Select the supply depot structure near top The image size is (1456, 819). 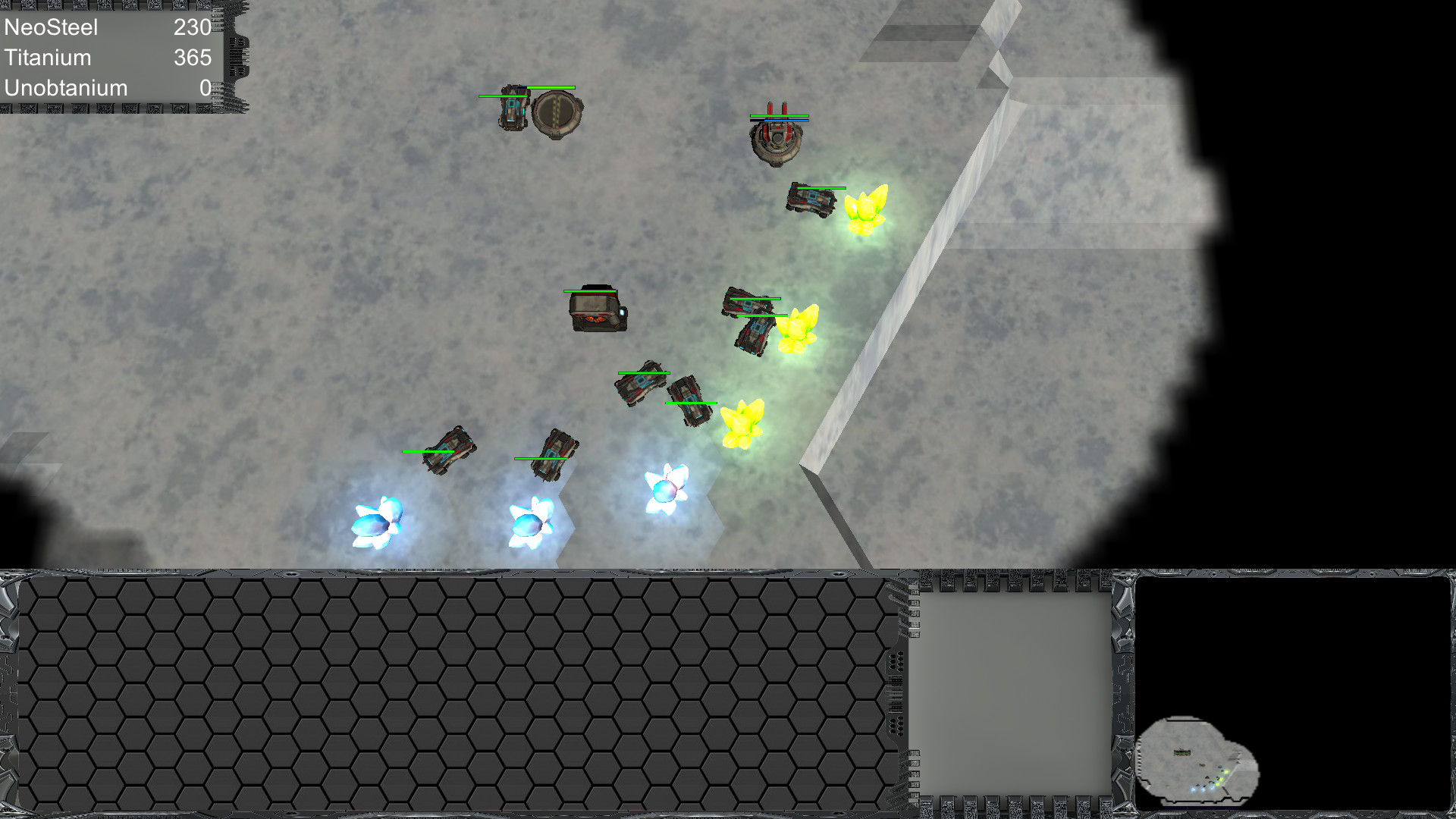pyautogui.click(x=557, y=116)
